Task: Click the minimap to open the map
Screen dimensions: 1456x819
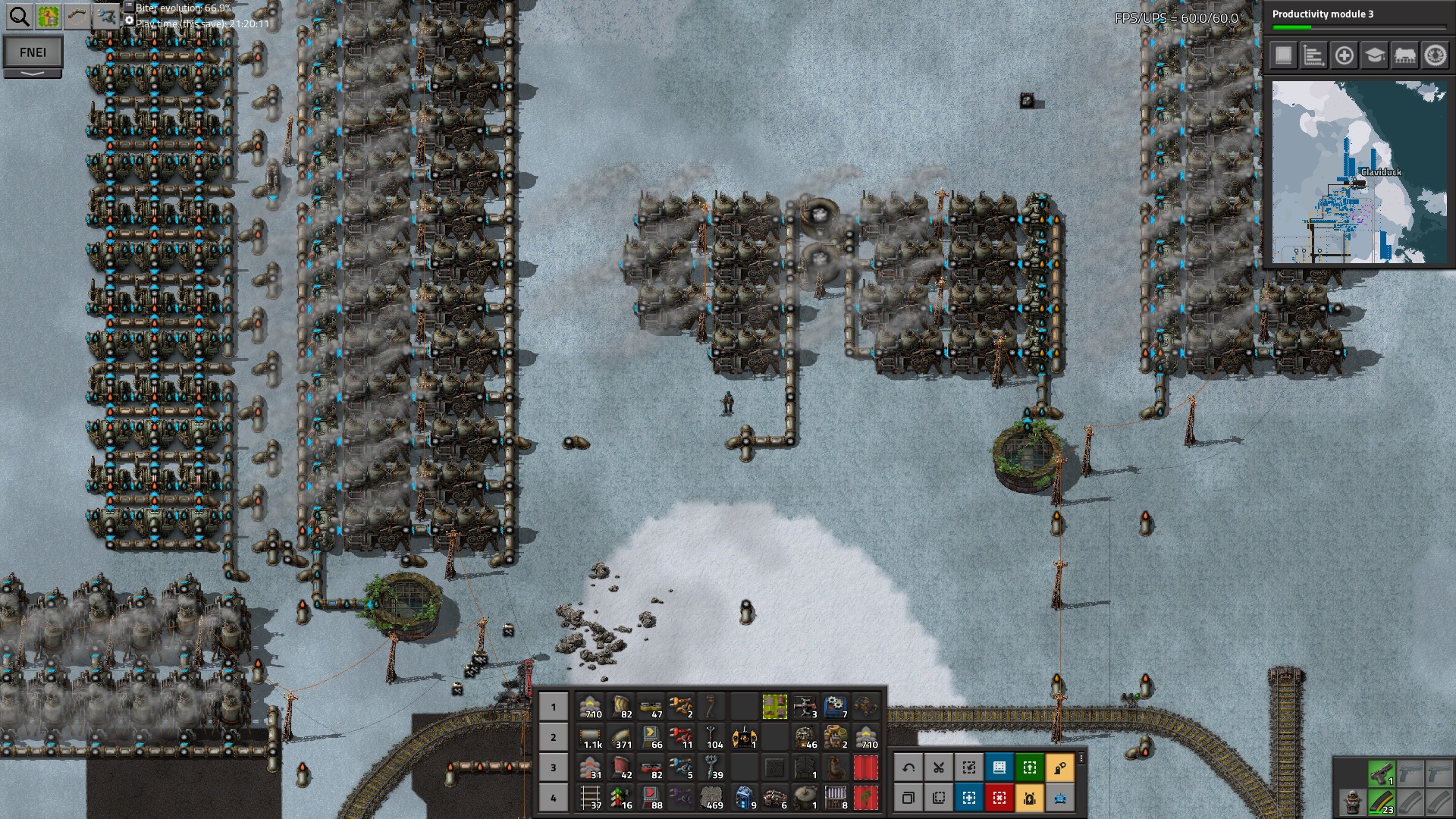Action: click(1358, 172)
